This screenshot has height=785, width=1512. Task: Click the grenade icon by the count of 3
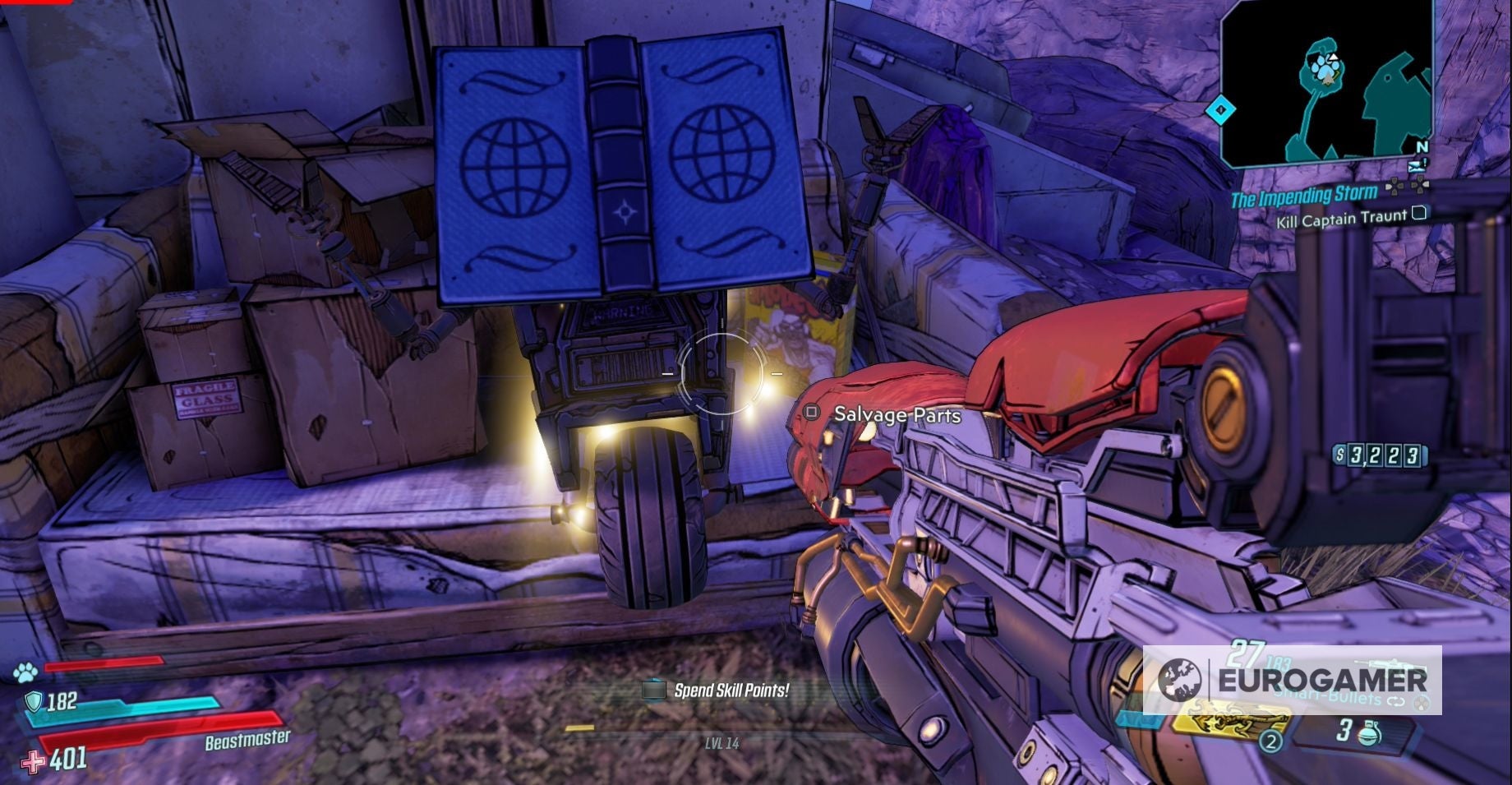point(1369,734)
